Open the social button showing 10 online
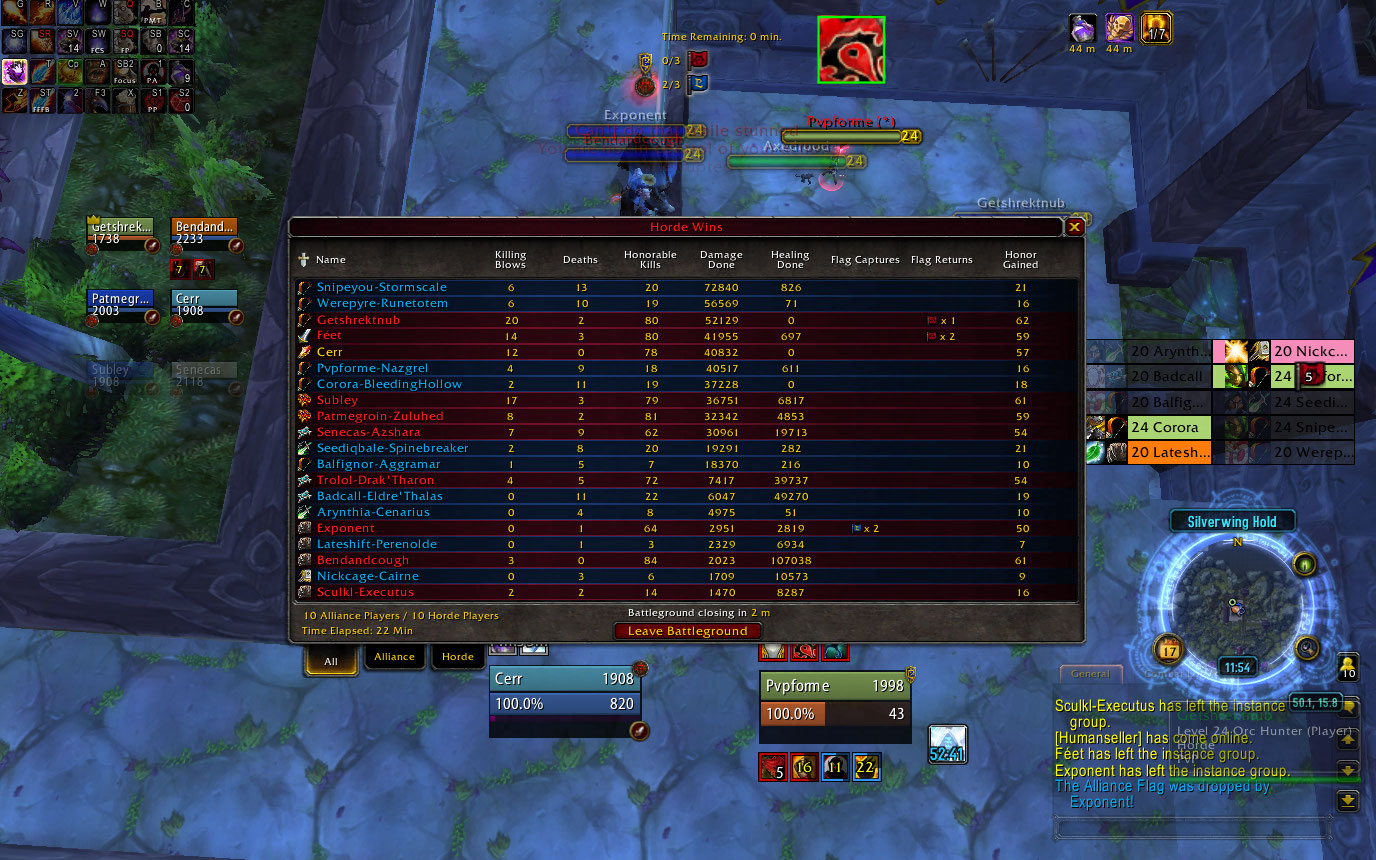This screenshot has height=860, width=1376. pyautogui.click(x=1347, y=667)
